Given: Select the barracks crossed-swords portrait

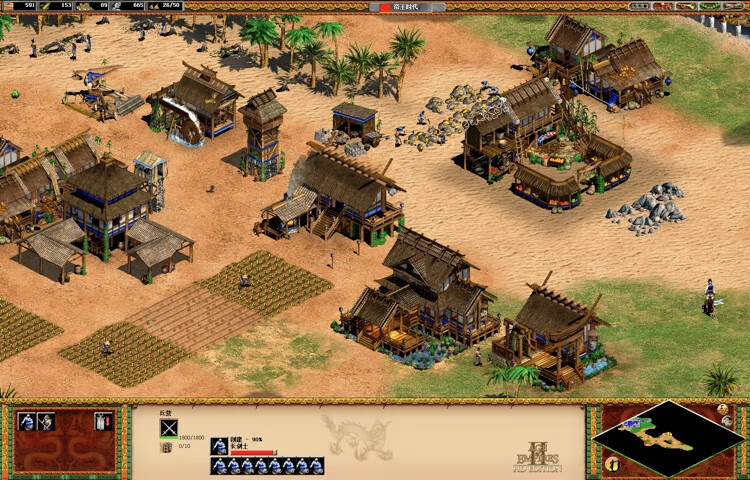Looking at the screenshot, I should [x=169, y=429].
